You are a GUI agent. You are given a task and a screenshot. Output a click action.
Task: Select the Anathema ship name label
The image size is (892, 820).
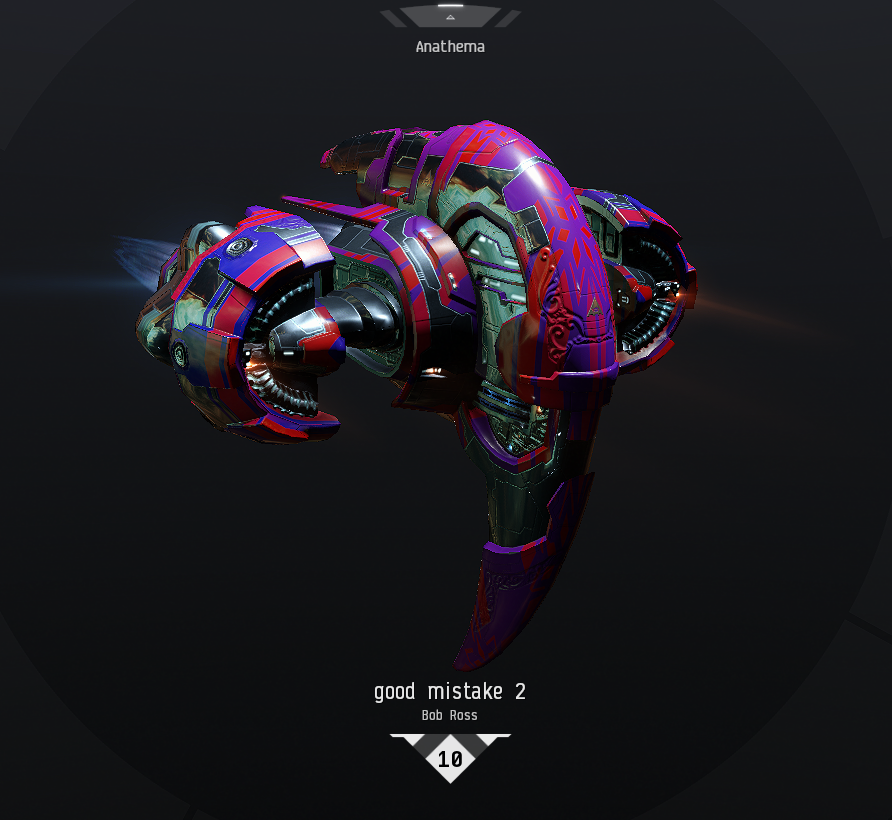450,46
